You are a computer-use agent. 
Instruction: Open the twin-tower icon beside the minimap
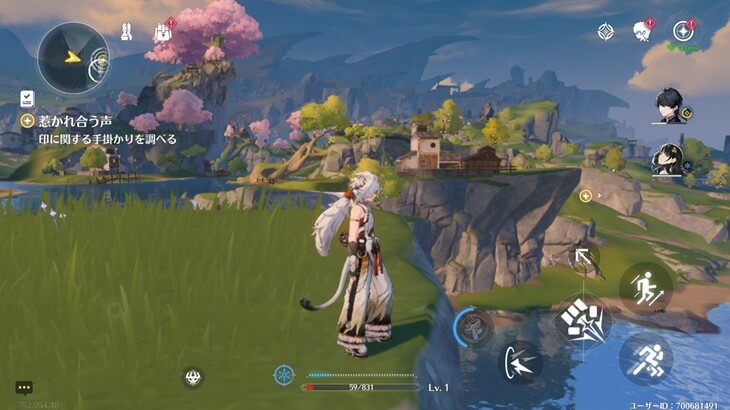tap(127, 32)
